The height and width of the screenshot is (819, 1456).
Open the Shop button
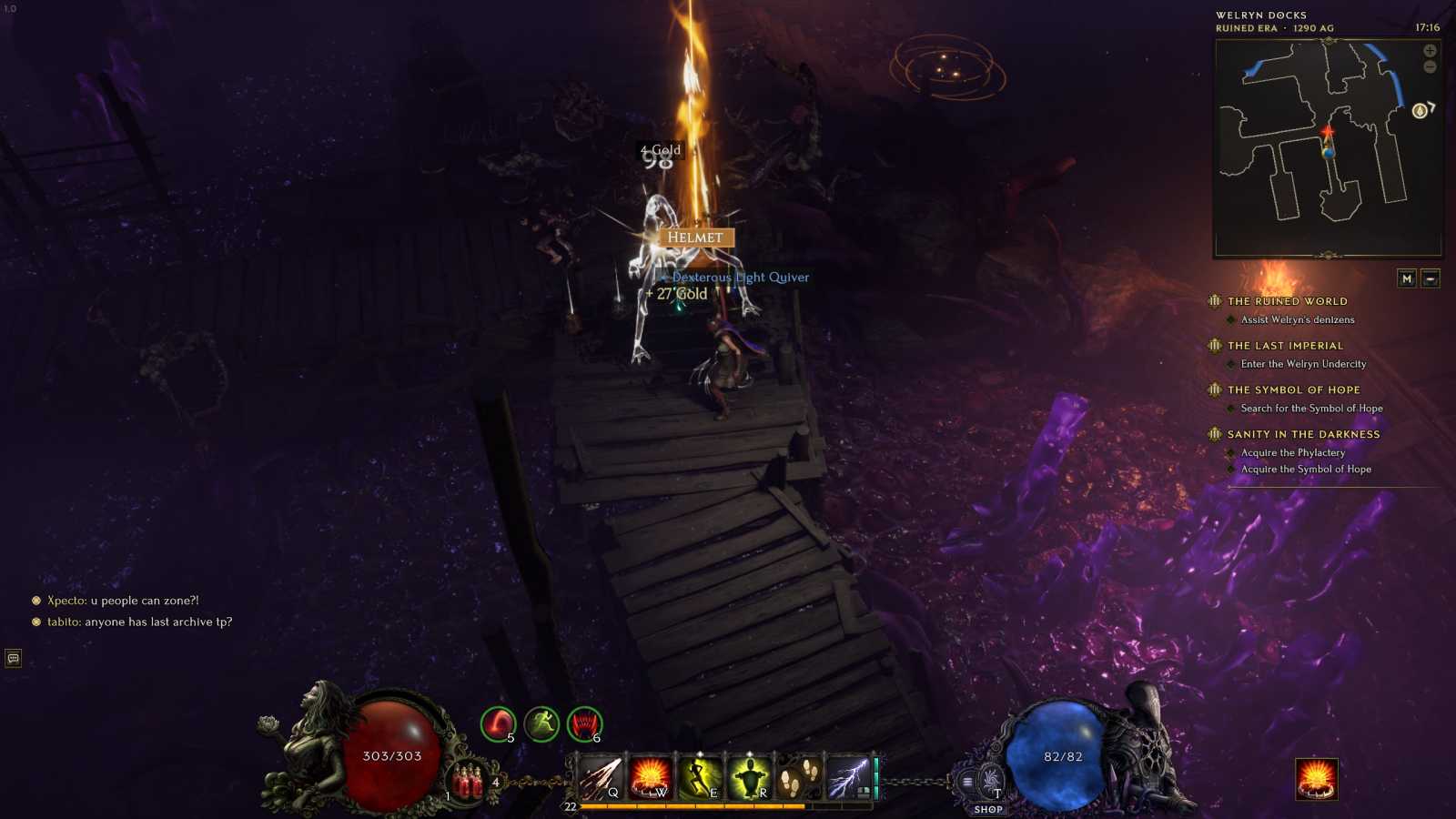(x=988, y=809)
